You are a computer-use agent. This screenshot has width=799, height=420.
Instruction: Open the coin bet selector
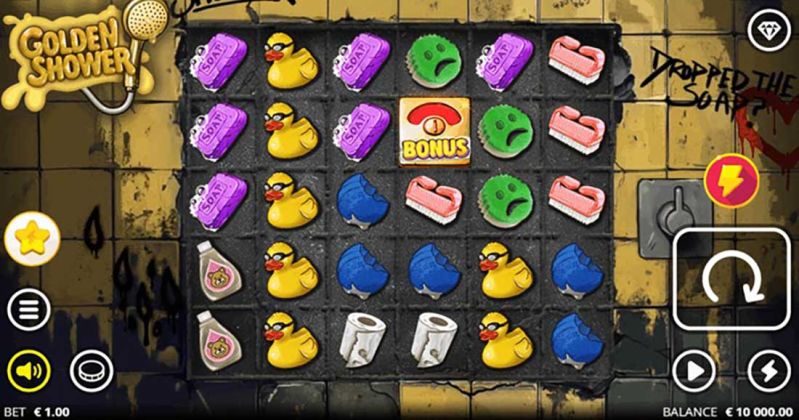[x=90, y=371]
